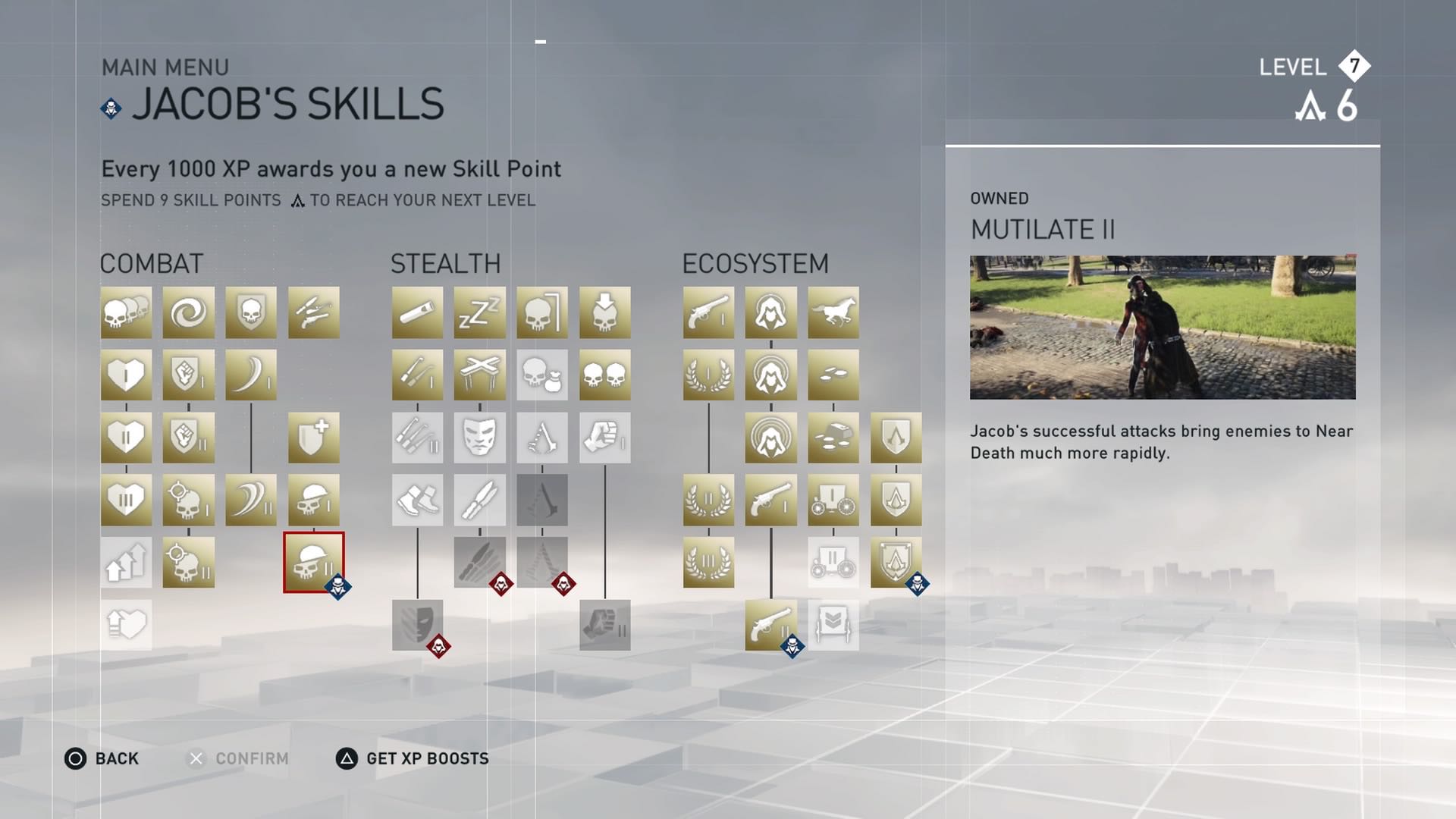This screenshot has height=819, width=1456.
Task: Pick the stacked gold bars skill
Action: tap(833, 438)
